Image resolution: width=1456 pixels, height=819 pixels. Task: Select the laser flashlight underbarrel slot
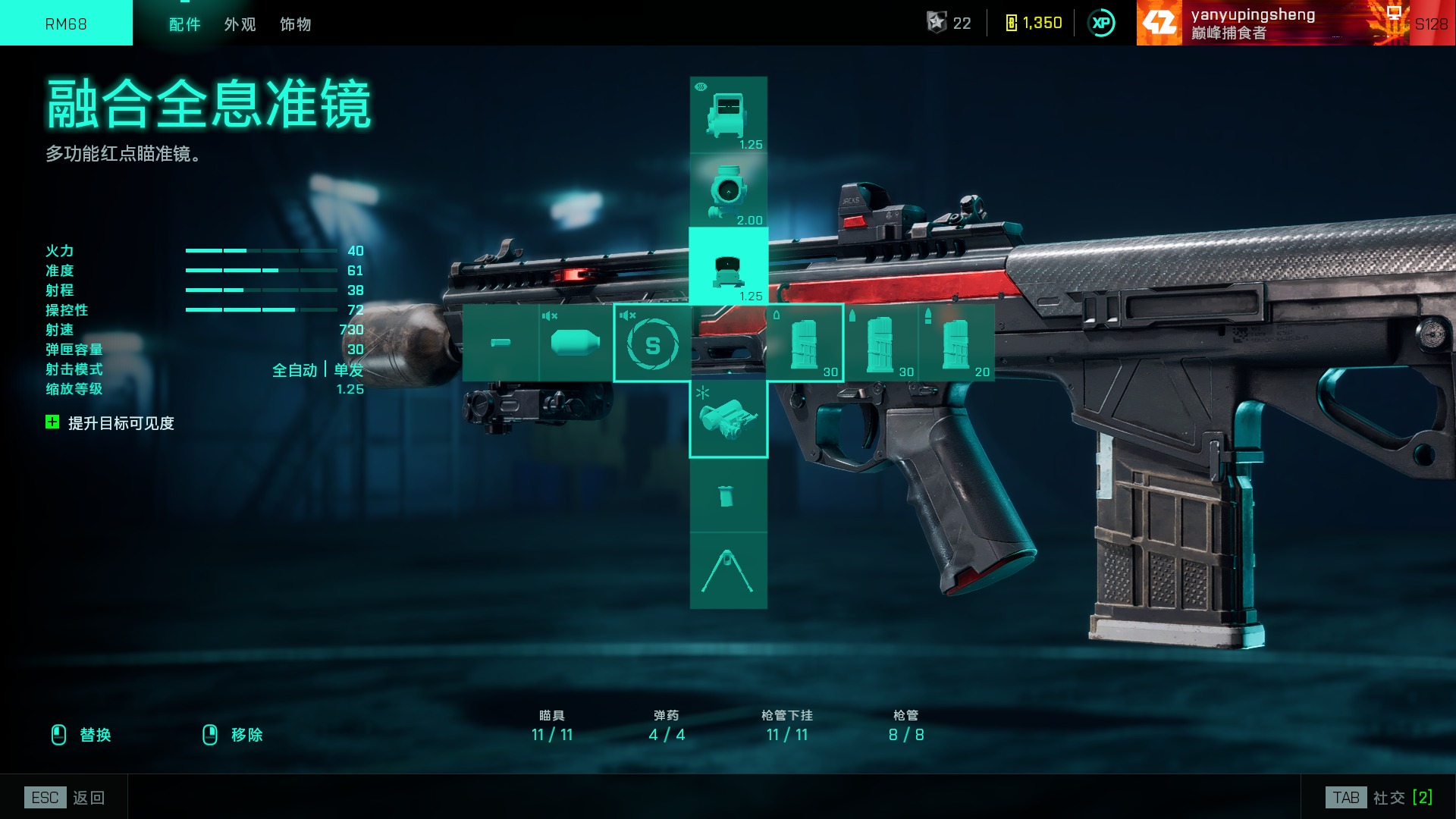(x=728, y=419)
